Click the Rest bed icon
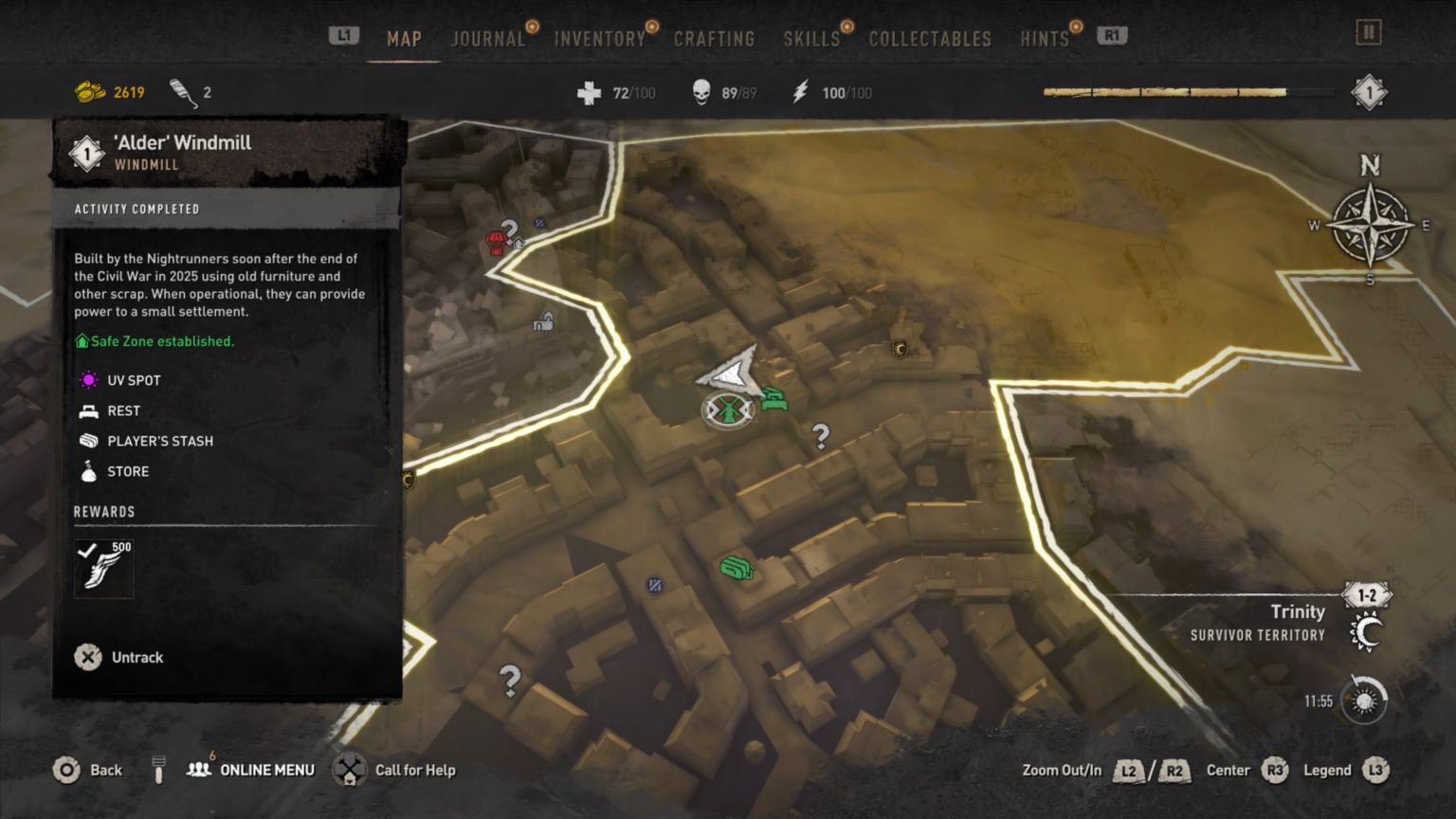This screenshot has height=819, width=1456. pyautogui.click(x=88, y=410)
